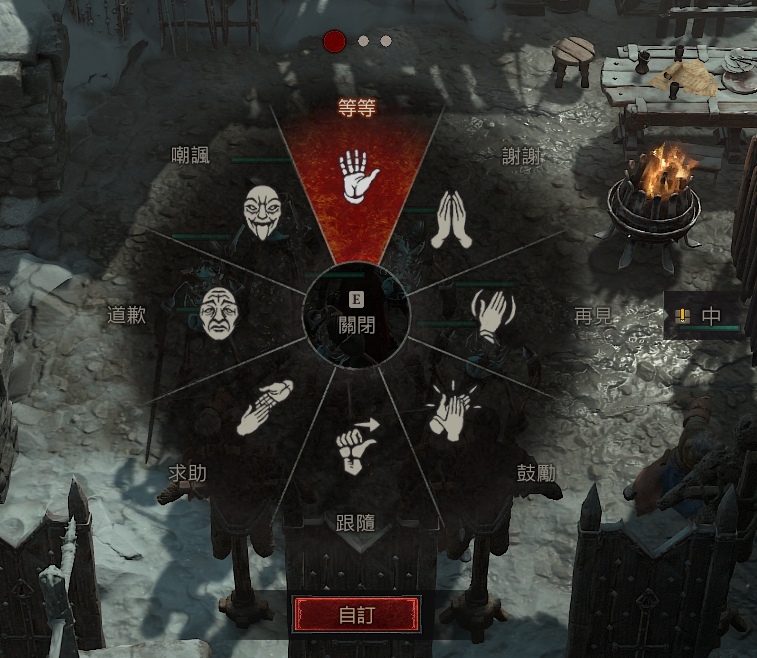The image size is (757, 658).
Task: Open the 自訂 customize button
Action: (354, 614)
